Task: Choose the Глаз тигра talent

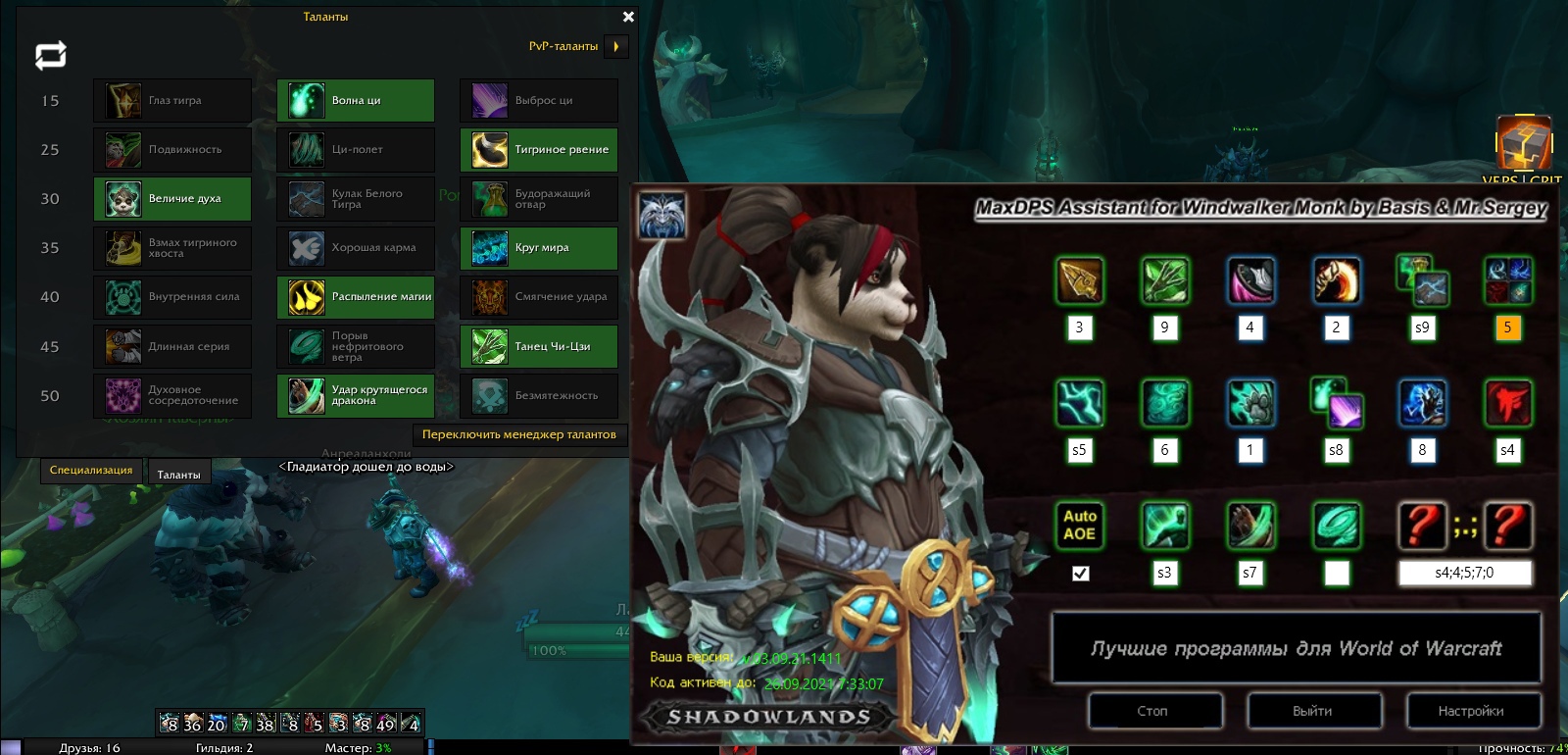Action: pos(172,100)
